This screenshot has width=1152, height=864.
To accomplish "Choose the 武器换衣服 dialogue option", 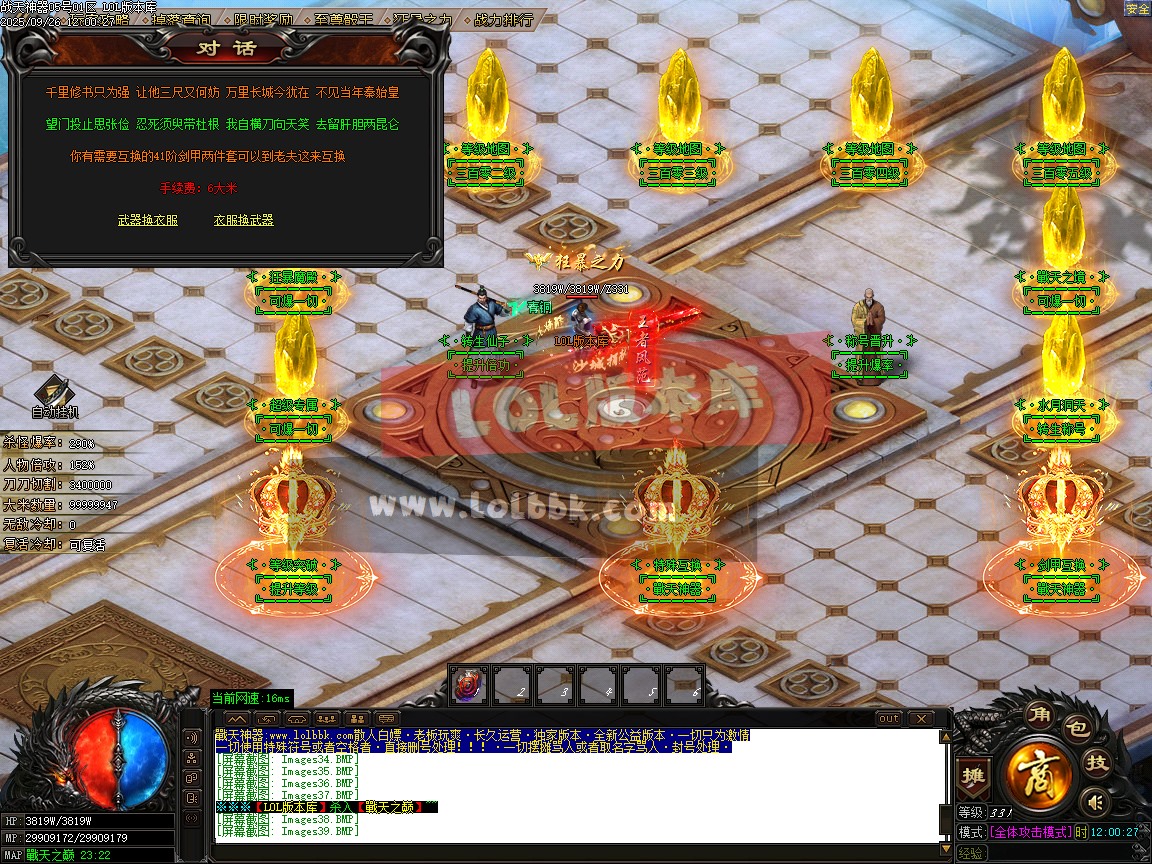I will click(x=147, y=220).
